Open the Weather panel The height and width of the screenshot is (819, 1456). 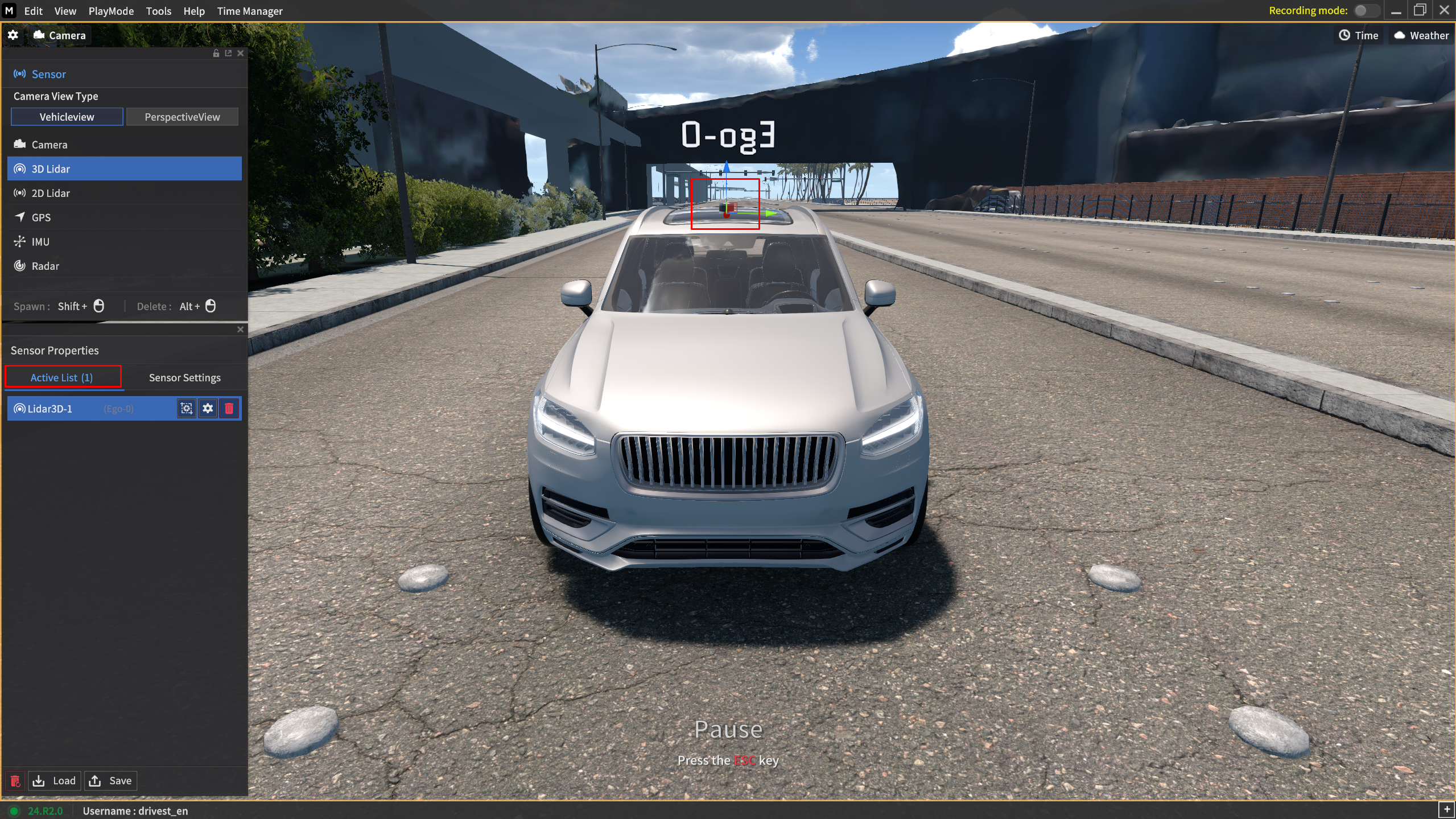(x=1421, y=35)
